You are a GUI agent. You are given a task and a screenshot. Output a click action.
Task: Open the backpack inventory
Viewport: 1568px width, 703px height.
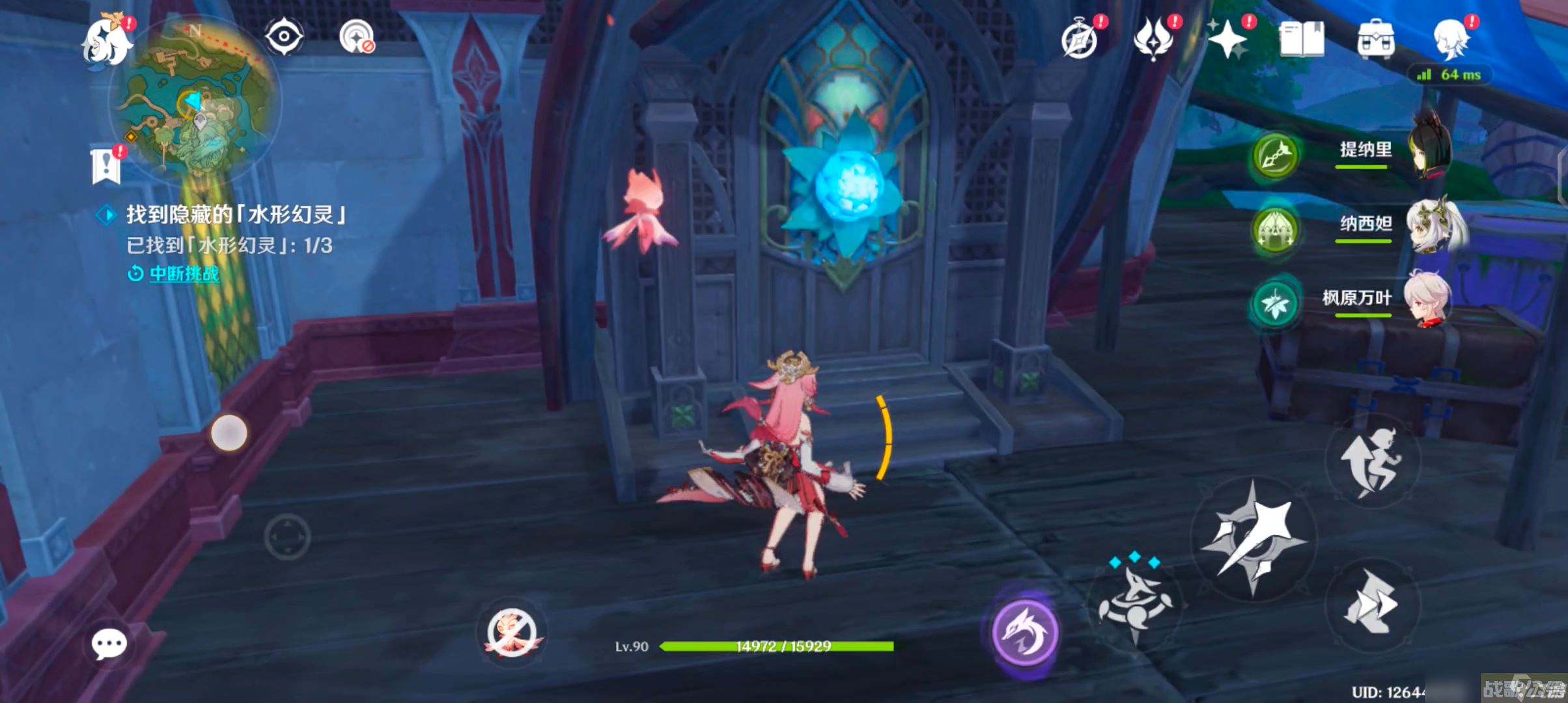[1376, 39]
